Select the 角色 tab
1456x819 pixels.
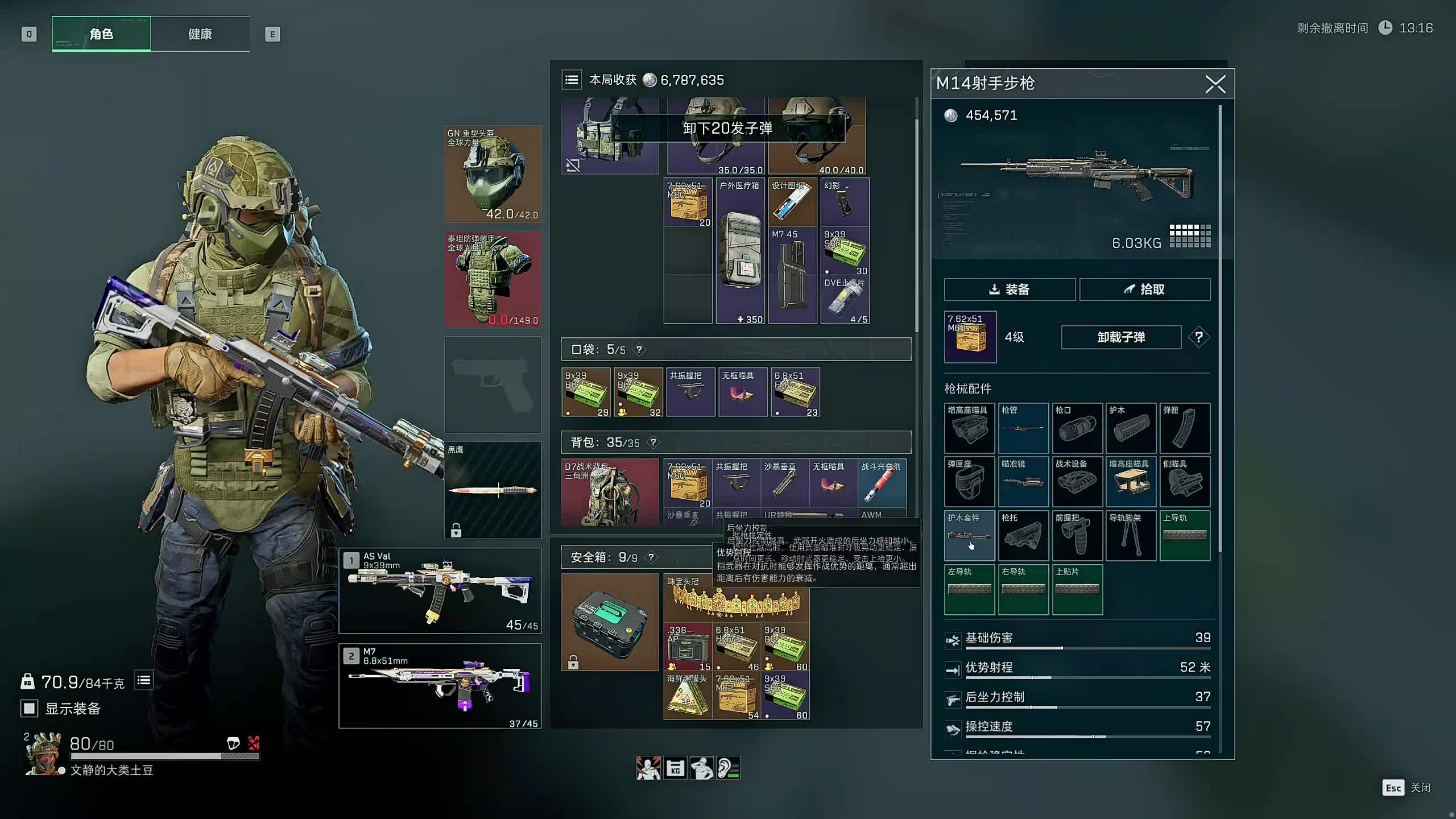pos(101,34)
